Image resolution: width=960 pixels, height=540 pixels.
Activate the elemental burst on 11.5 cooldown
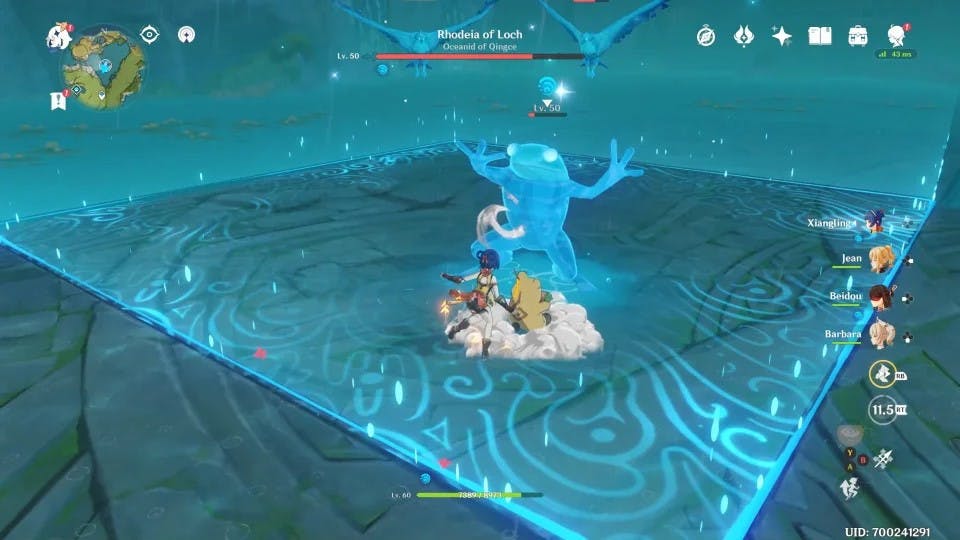point(881,409)
